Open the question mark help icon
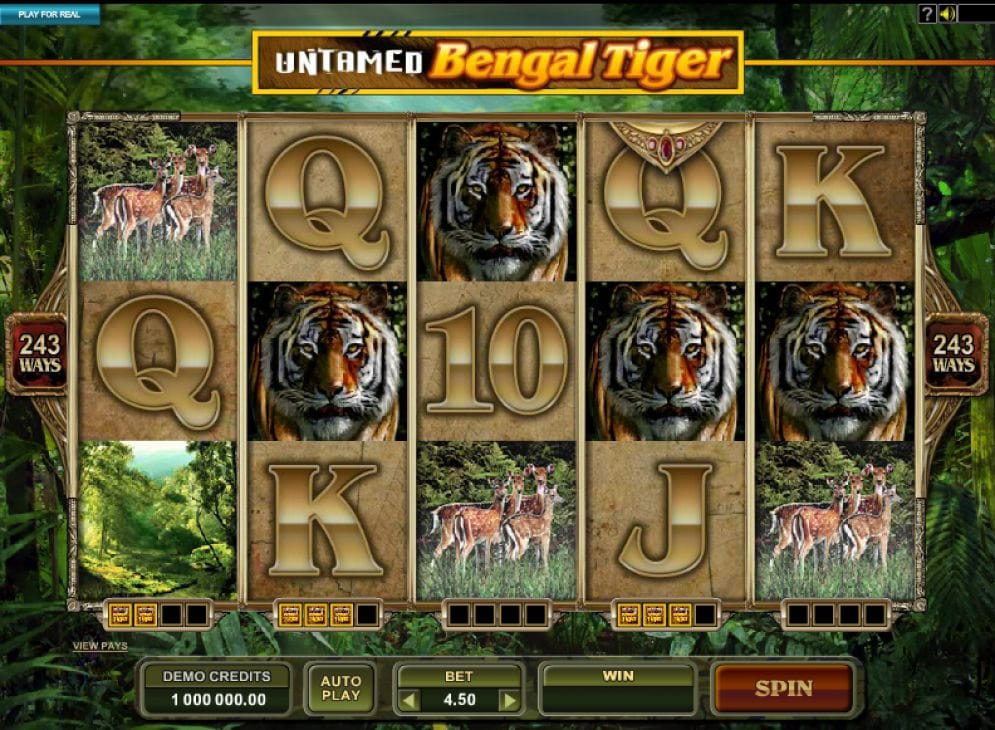Screen dimensions: 995x730 (928, 14)
